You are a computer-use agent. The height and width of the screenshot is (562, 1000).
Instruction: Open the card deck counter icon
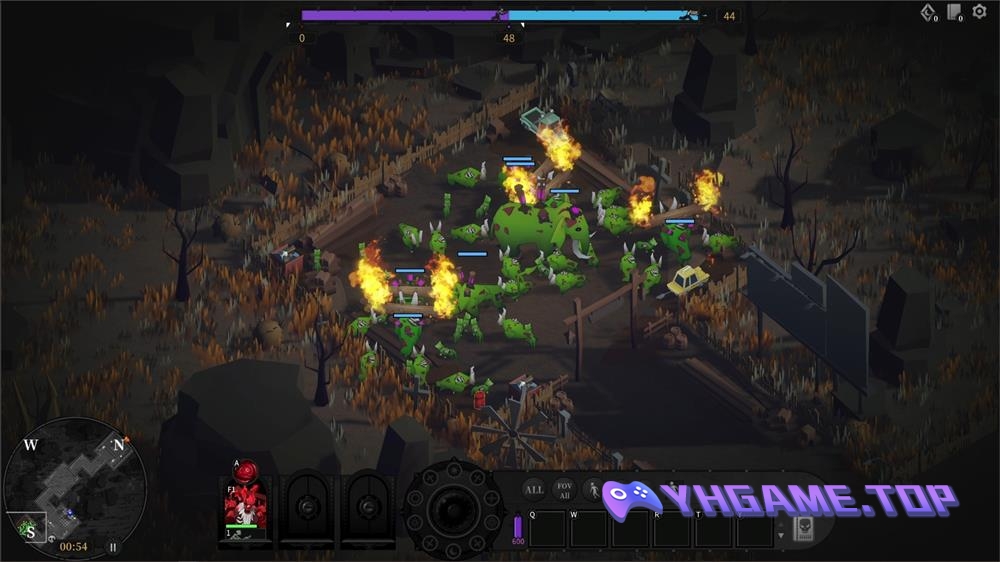[955, 13]
